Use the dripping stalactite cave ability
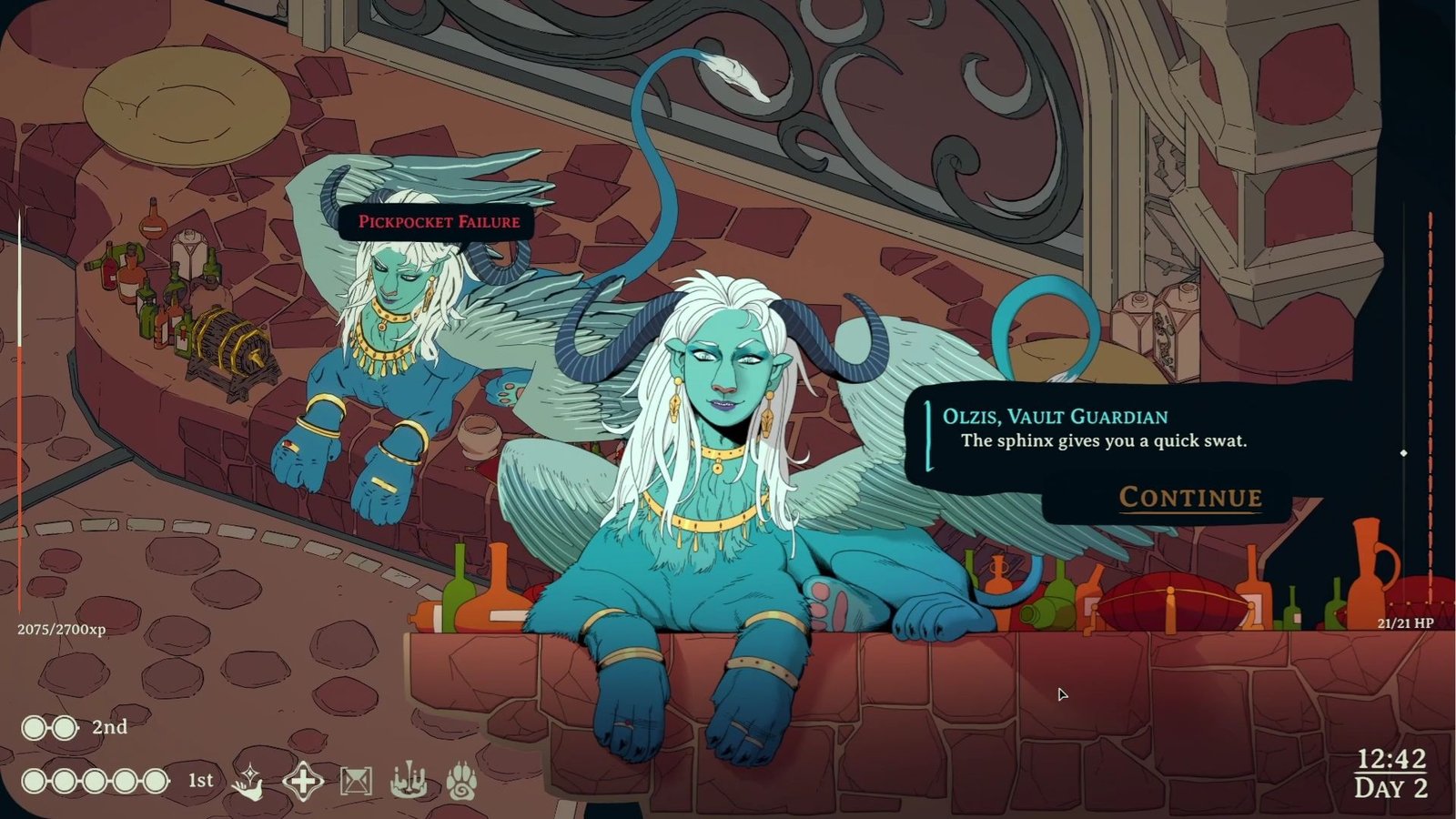 [x=409, y=781]
